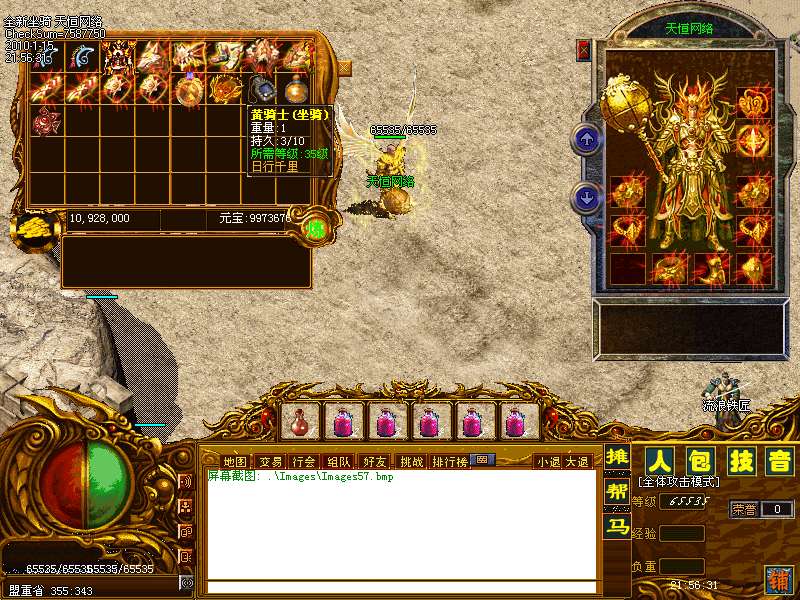The height and width of the screenshot is (600, 800).
Task: Open the 组队 party tab
Action: pyautogui.click(x=339, y=462)
